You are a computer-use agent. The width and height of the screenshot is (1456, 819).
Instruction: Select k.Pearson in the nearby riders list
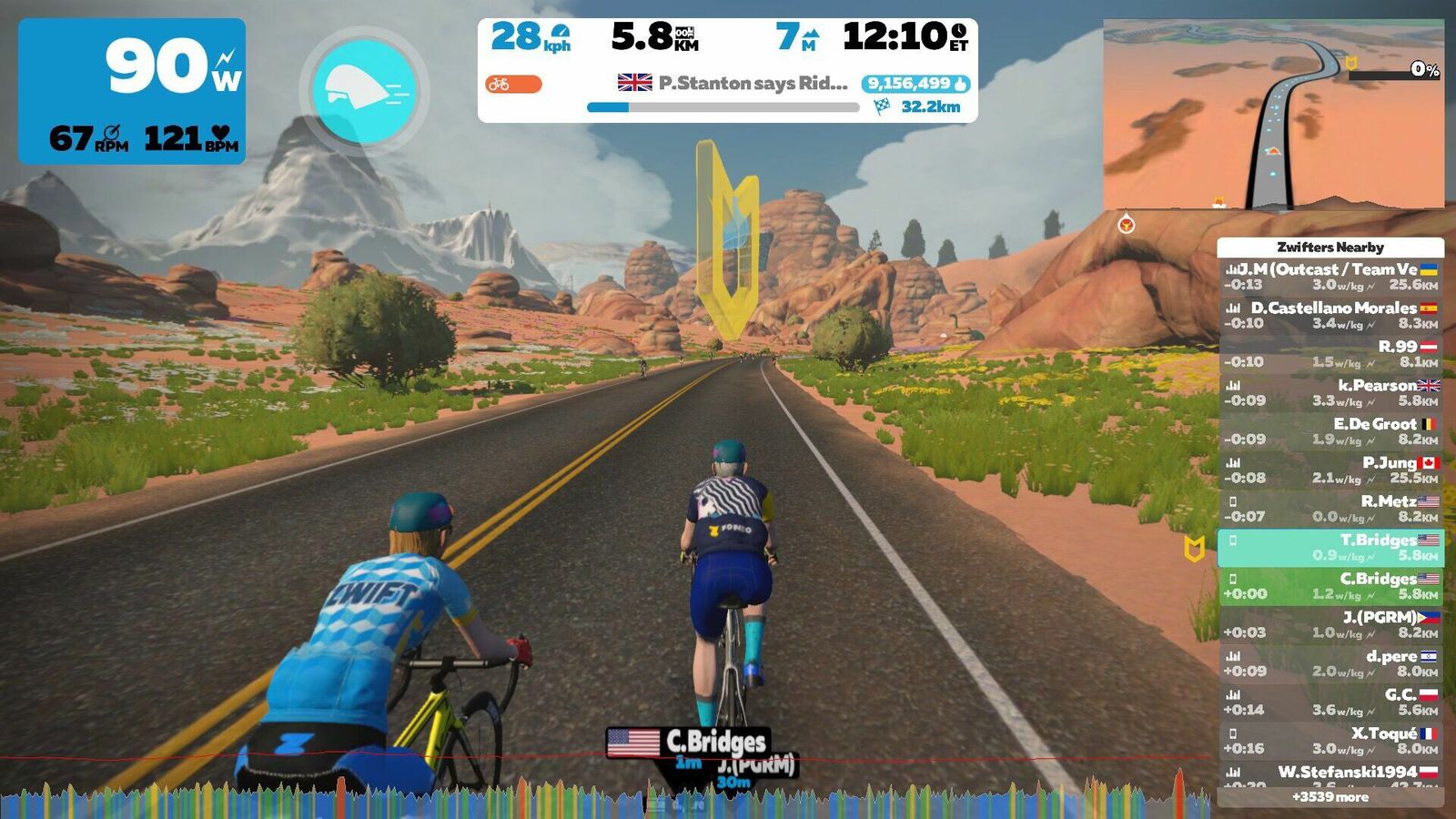tap(1330, 392)
